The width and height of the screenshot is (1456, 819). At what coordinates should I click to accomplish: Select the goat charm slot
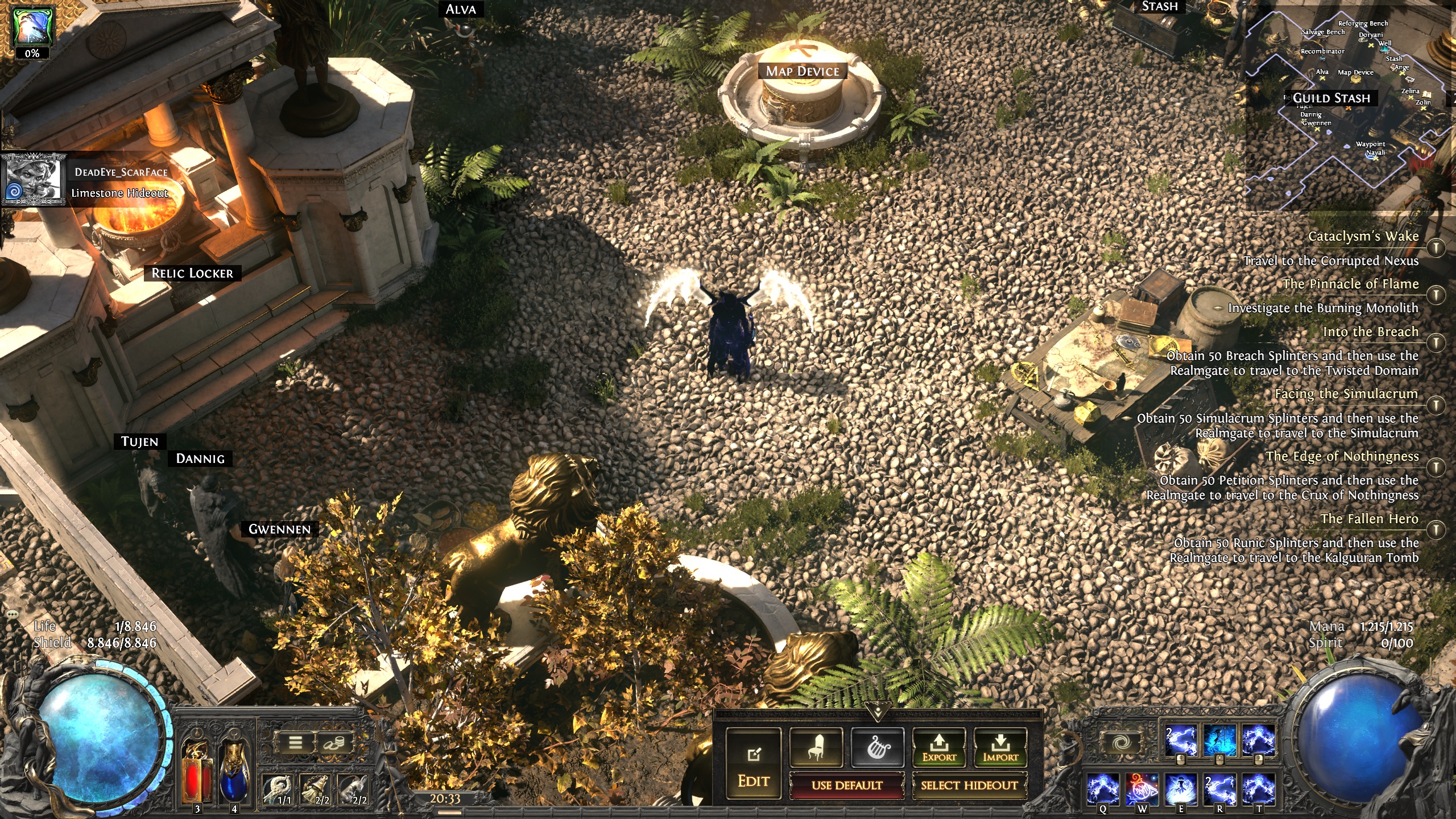click(354, 789)
